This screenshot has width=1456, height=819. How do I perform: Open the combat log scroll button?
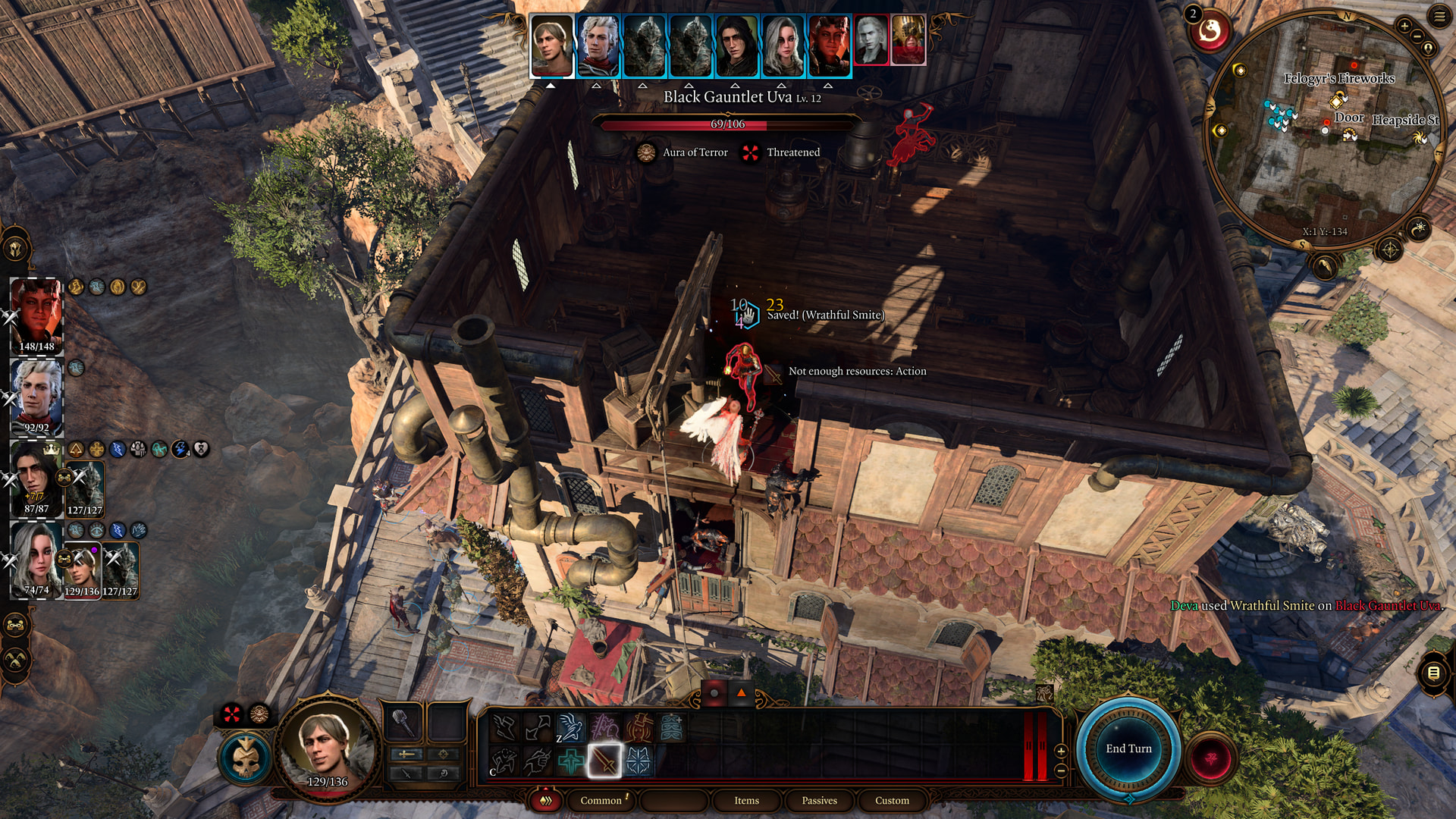click(1433, 673)
